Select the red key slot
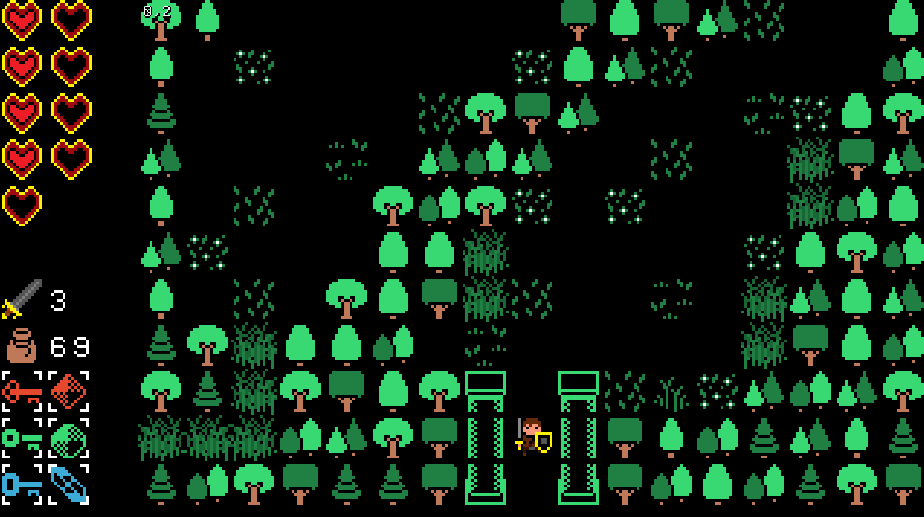924x517 pixels. 22,391
